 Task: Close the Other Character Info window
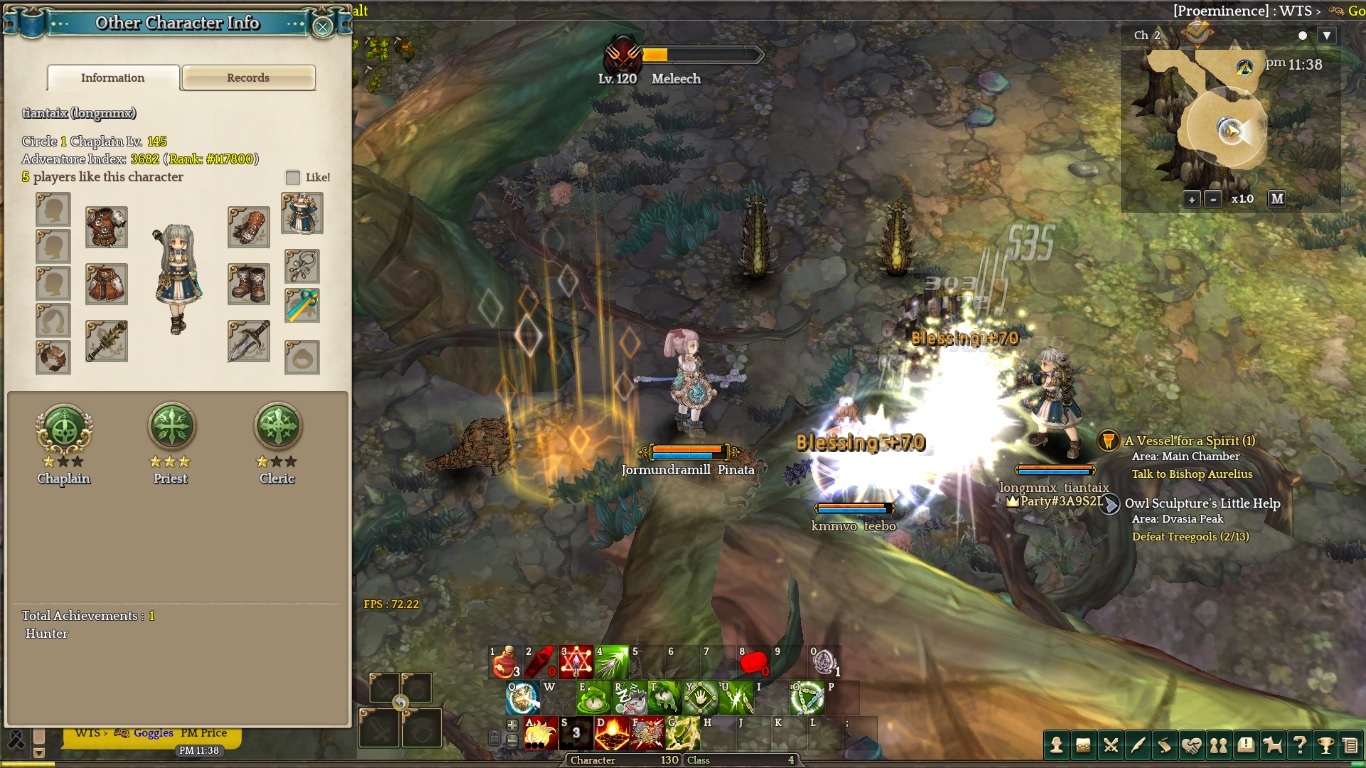323,26
